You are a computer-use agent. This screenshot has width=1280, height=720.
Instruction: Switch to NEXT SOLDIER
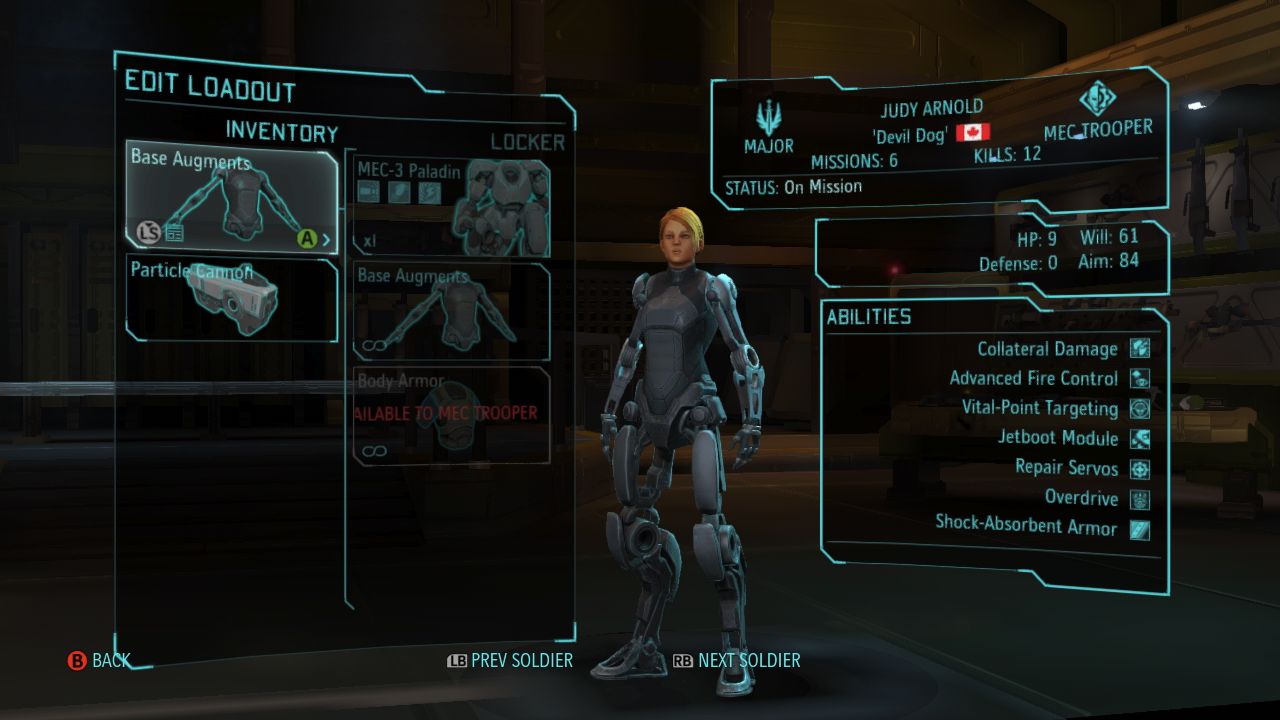(x=737, y=660)
